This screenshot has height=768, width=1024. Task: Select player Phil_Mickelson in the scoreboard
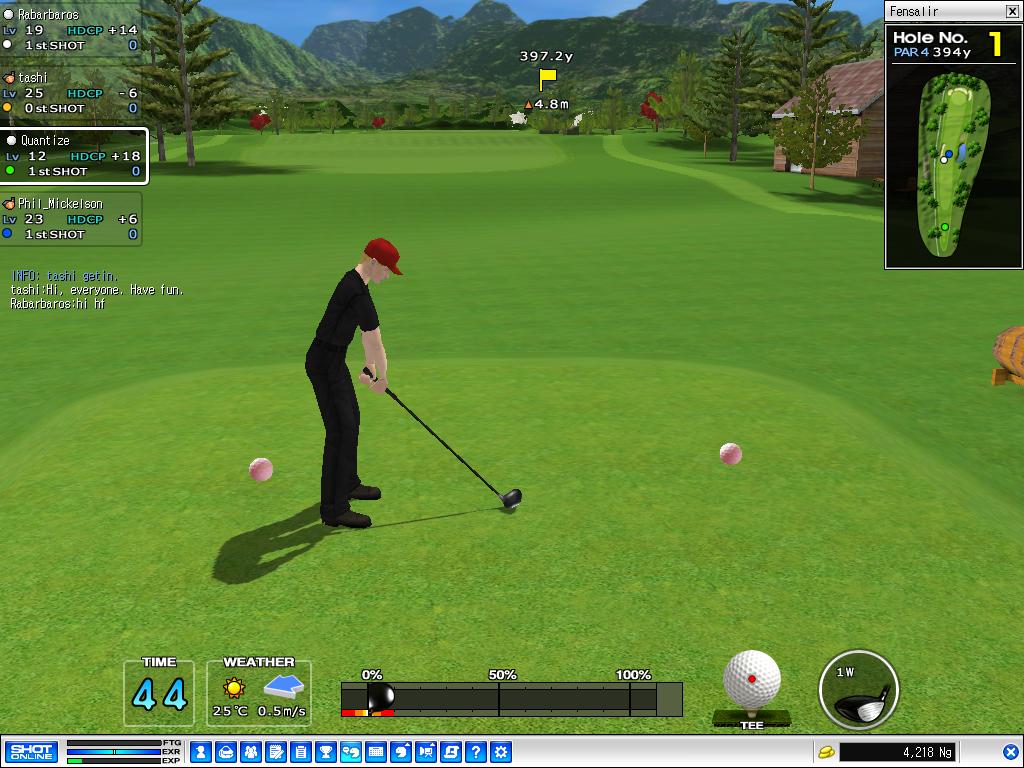(70, 219)
